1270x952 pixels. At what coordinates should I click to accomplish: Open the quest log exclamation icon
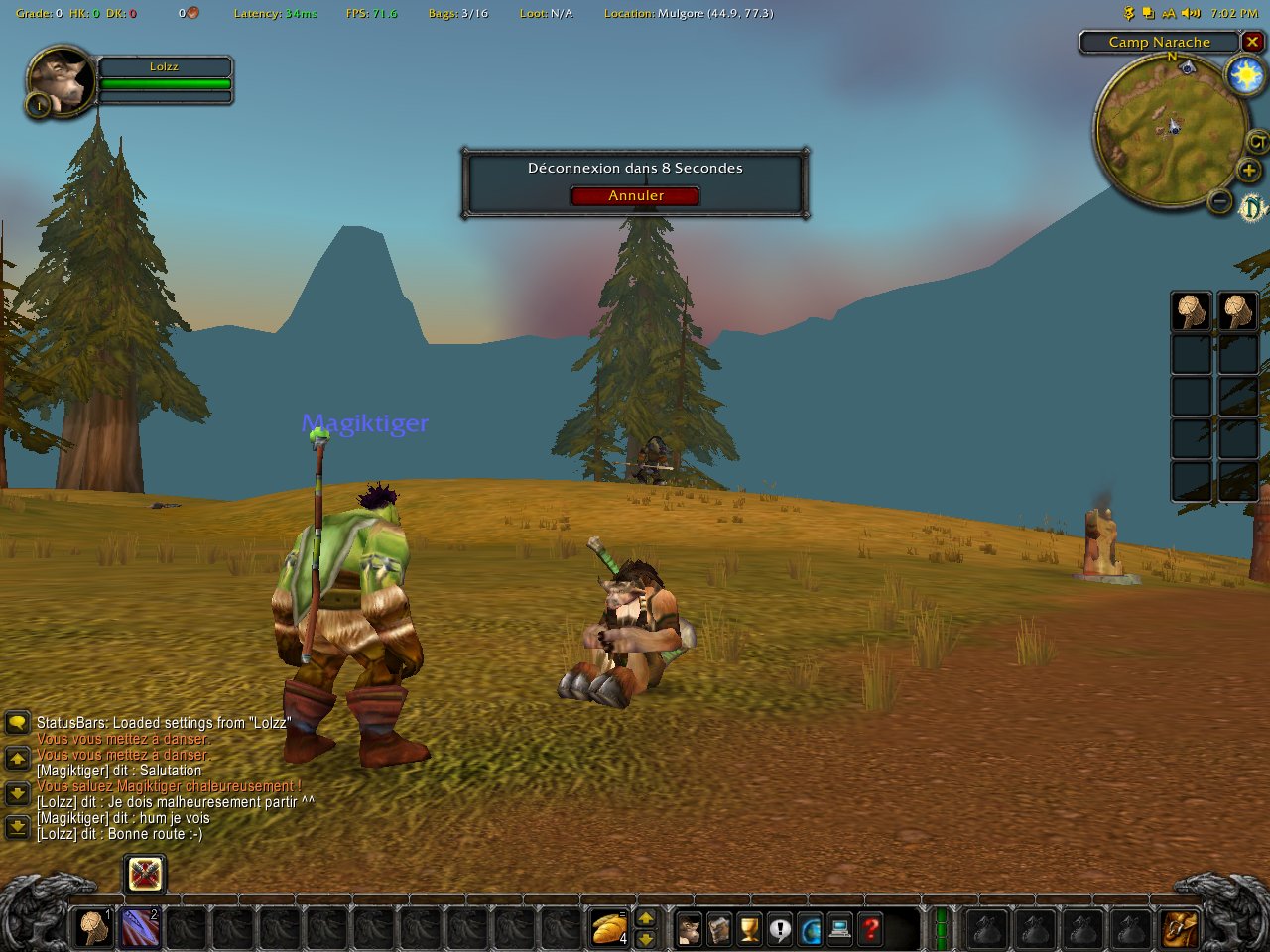(x=780, y=929)
